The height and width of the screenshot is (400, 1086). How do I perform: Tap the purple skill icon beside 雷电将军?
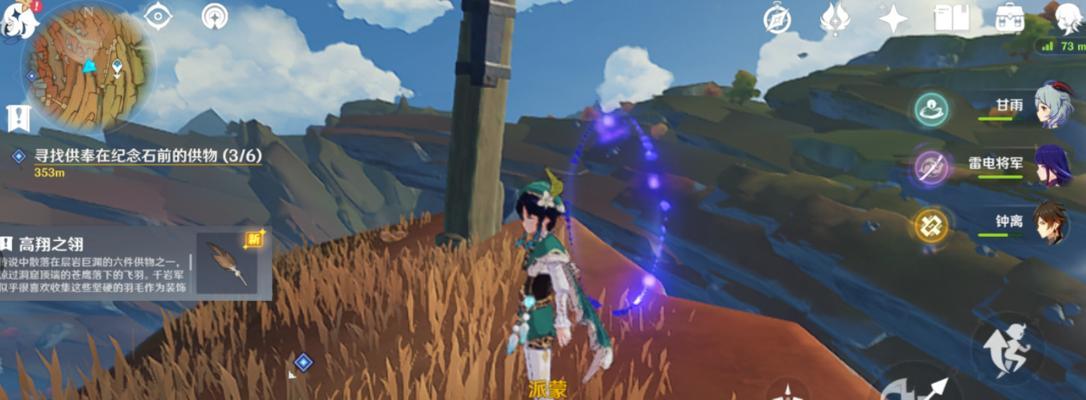point(933,167)
